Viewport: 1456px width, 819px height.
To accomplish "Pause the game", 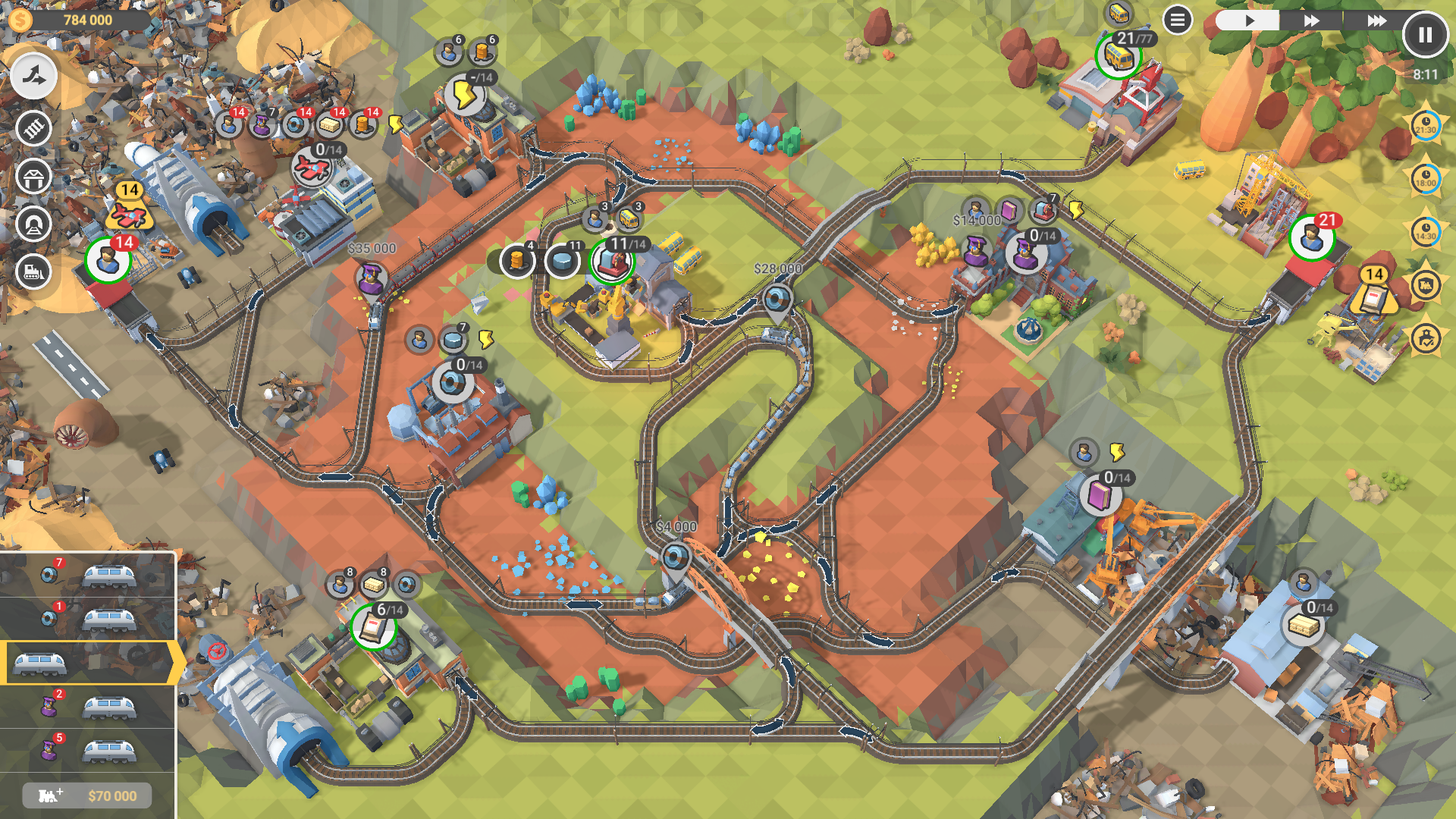I will click(x=1425, y=35).
